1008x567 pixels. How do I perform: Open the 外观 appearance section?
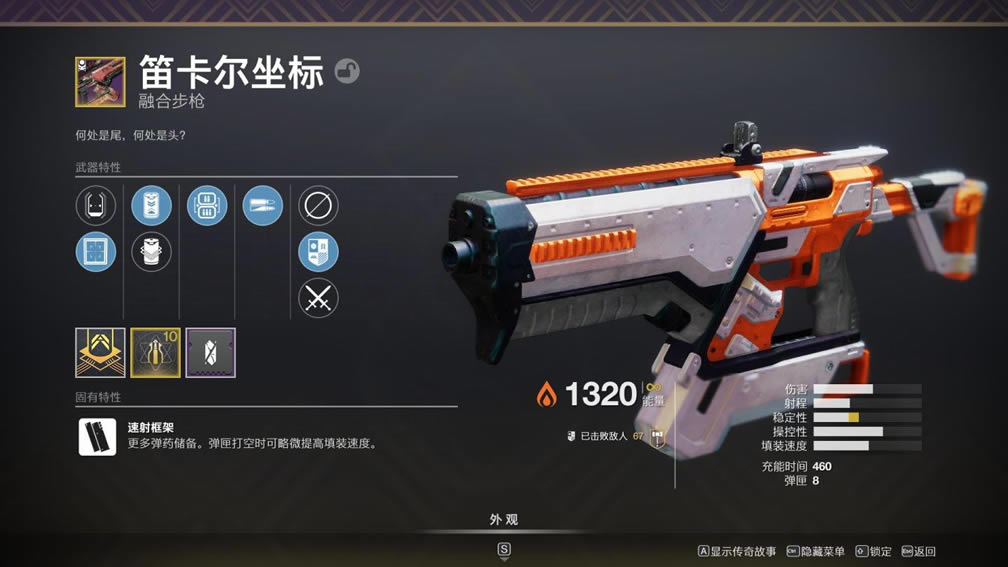(x=503, y=520)
